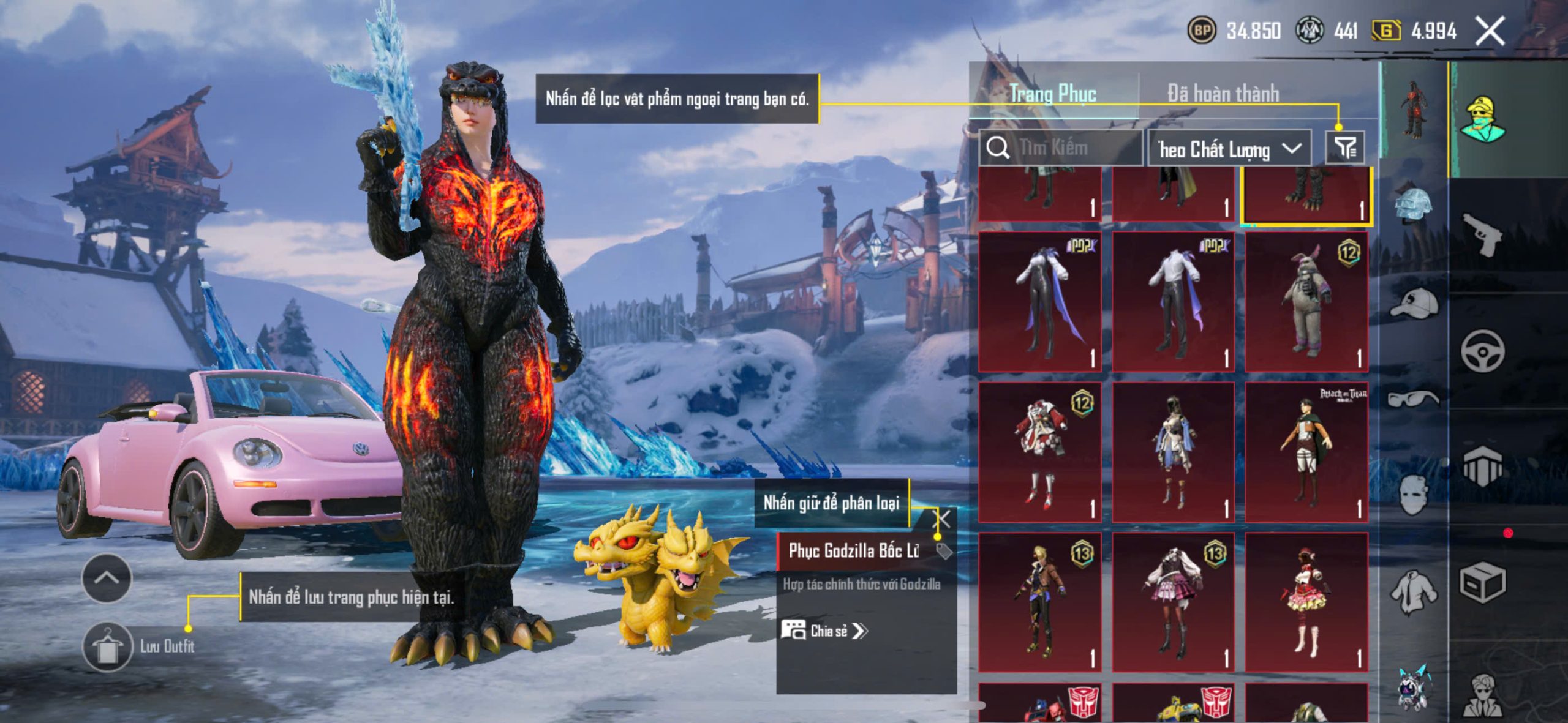Viewport: 1568px width, 723px height.
Task: Open the Theo Chất Lượng sort dropdown
Action: click(x=1229, y=149)
